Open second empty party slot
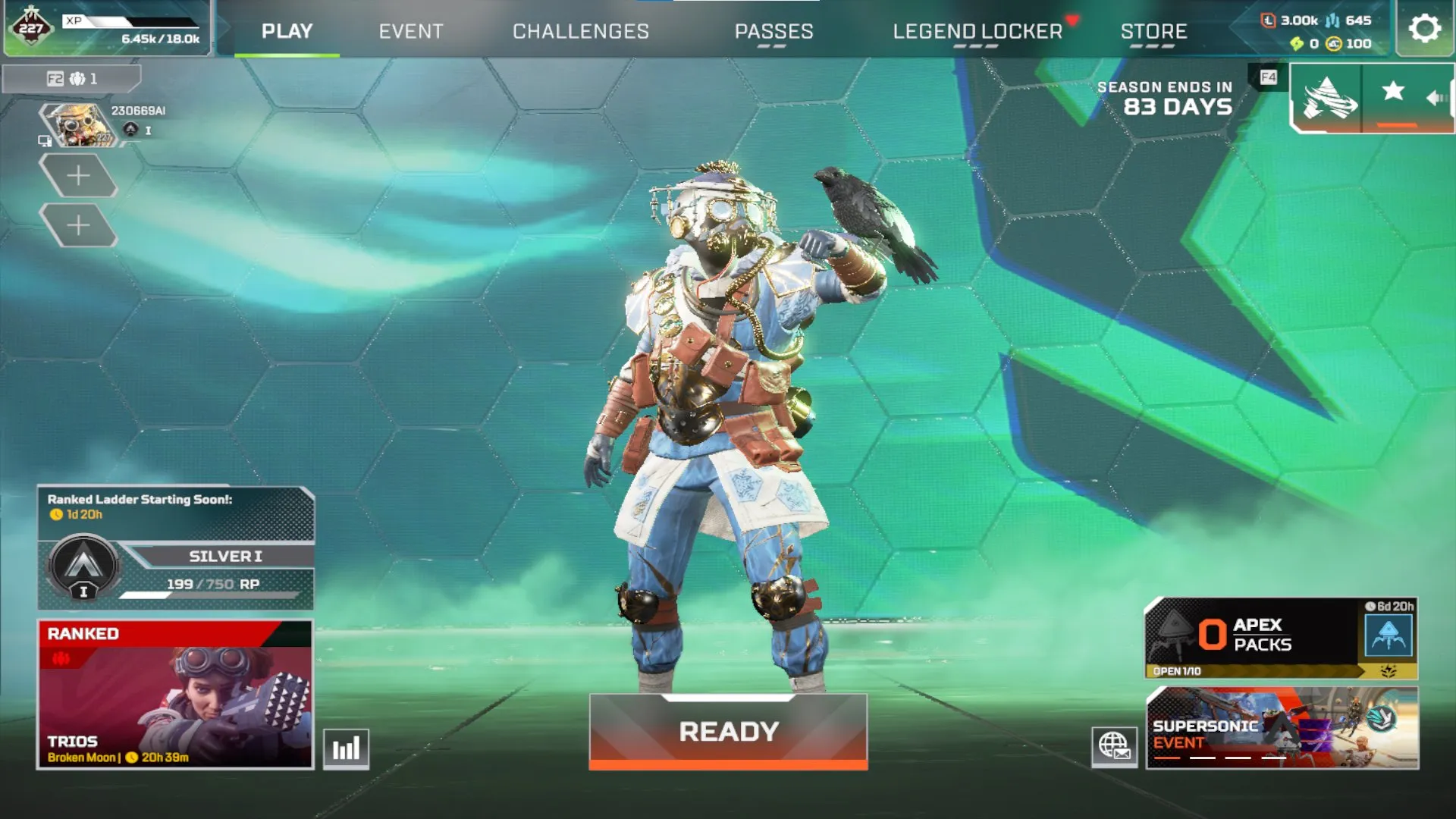Image resolution: width=1456 pixels, height=819 pixels. (x=78, y=224)
